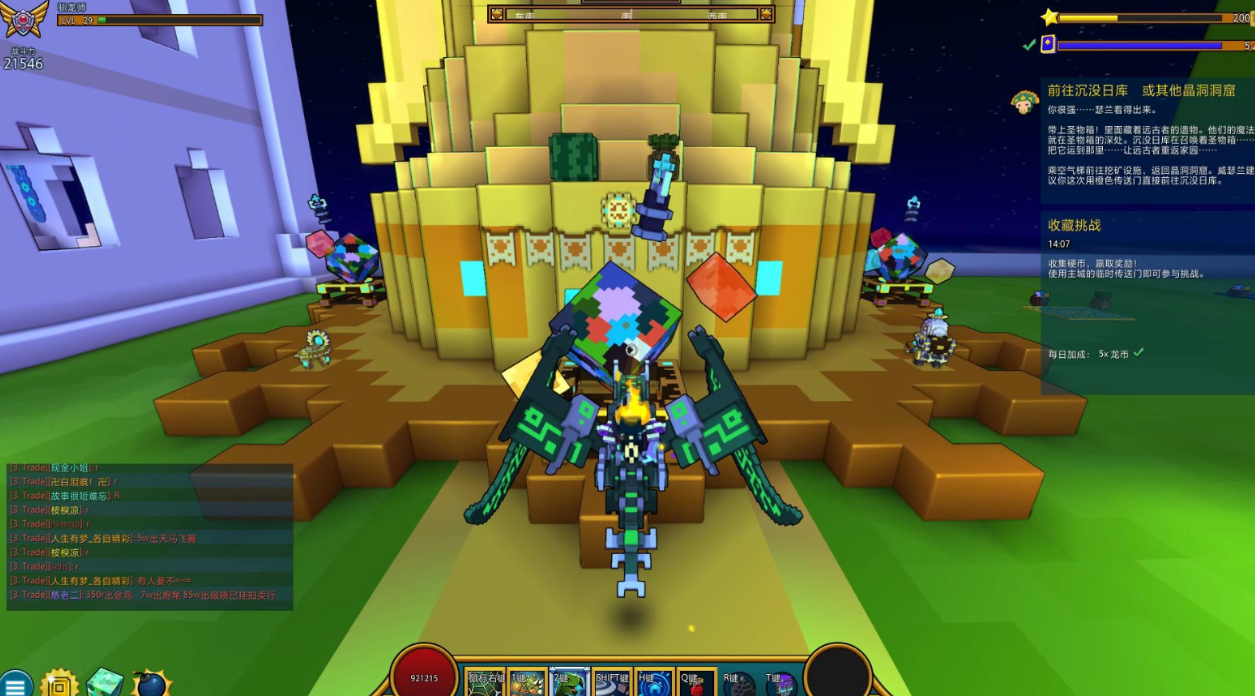This screenshot has height=696, width=1255.
Task: Click the blue card icon beside the checkmark
Action: (1048, 44)
